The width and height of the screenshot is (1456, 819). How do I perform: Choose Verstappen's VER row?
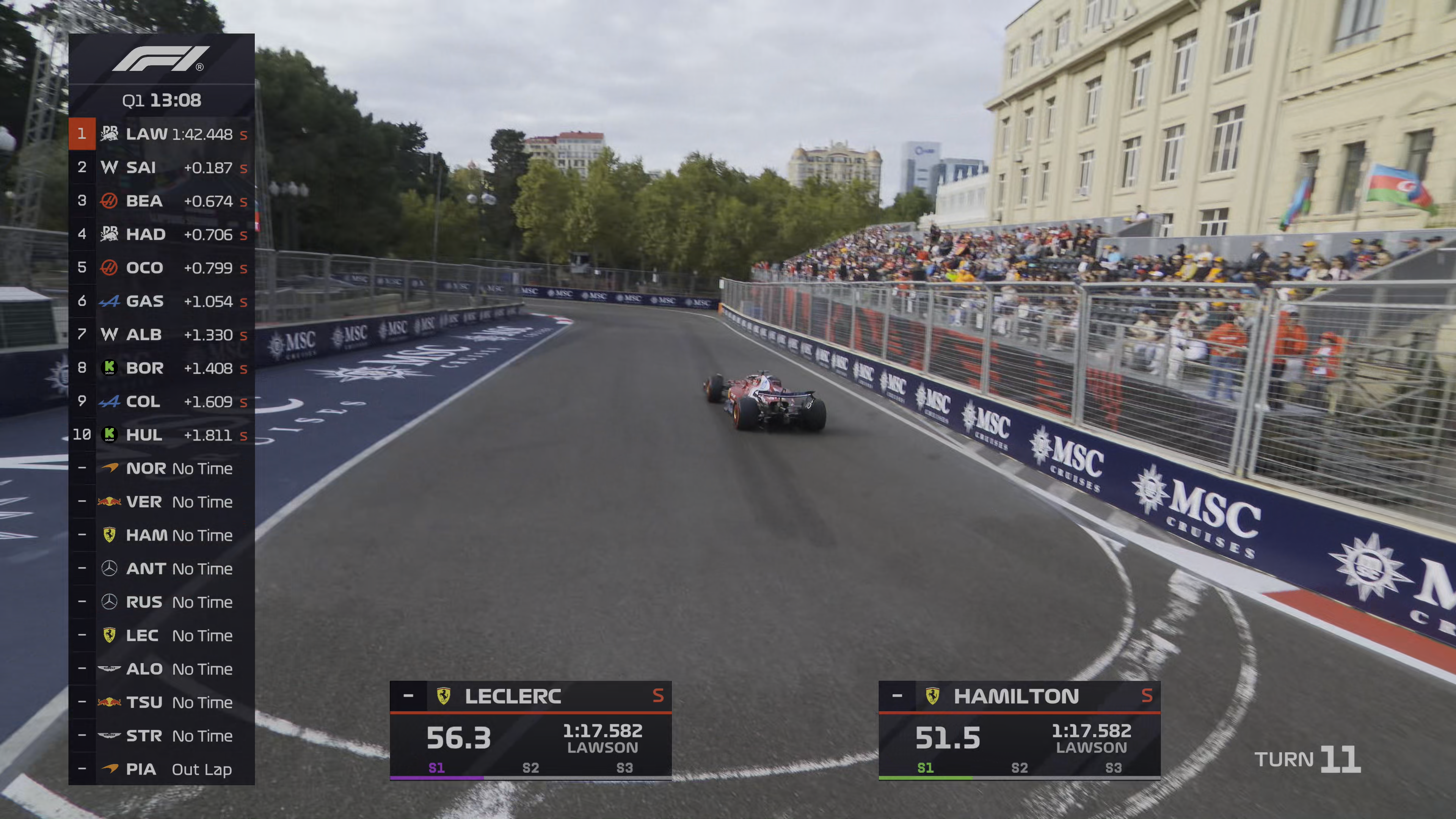coord(162,501)
